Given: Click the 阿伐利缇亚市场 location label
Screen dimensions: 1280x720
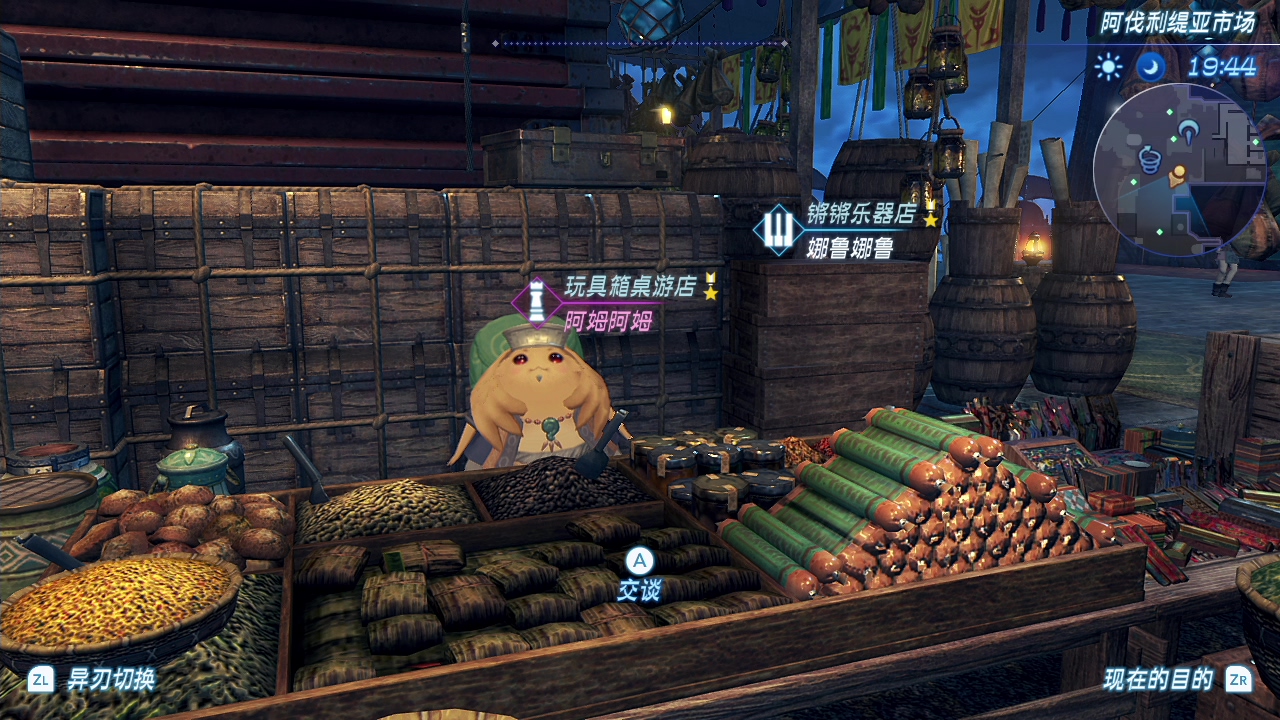Looking at the screenshot, I should pyautogui.click(x=1176, y=23).
